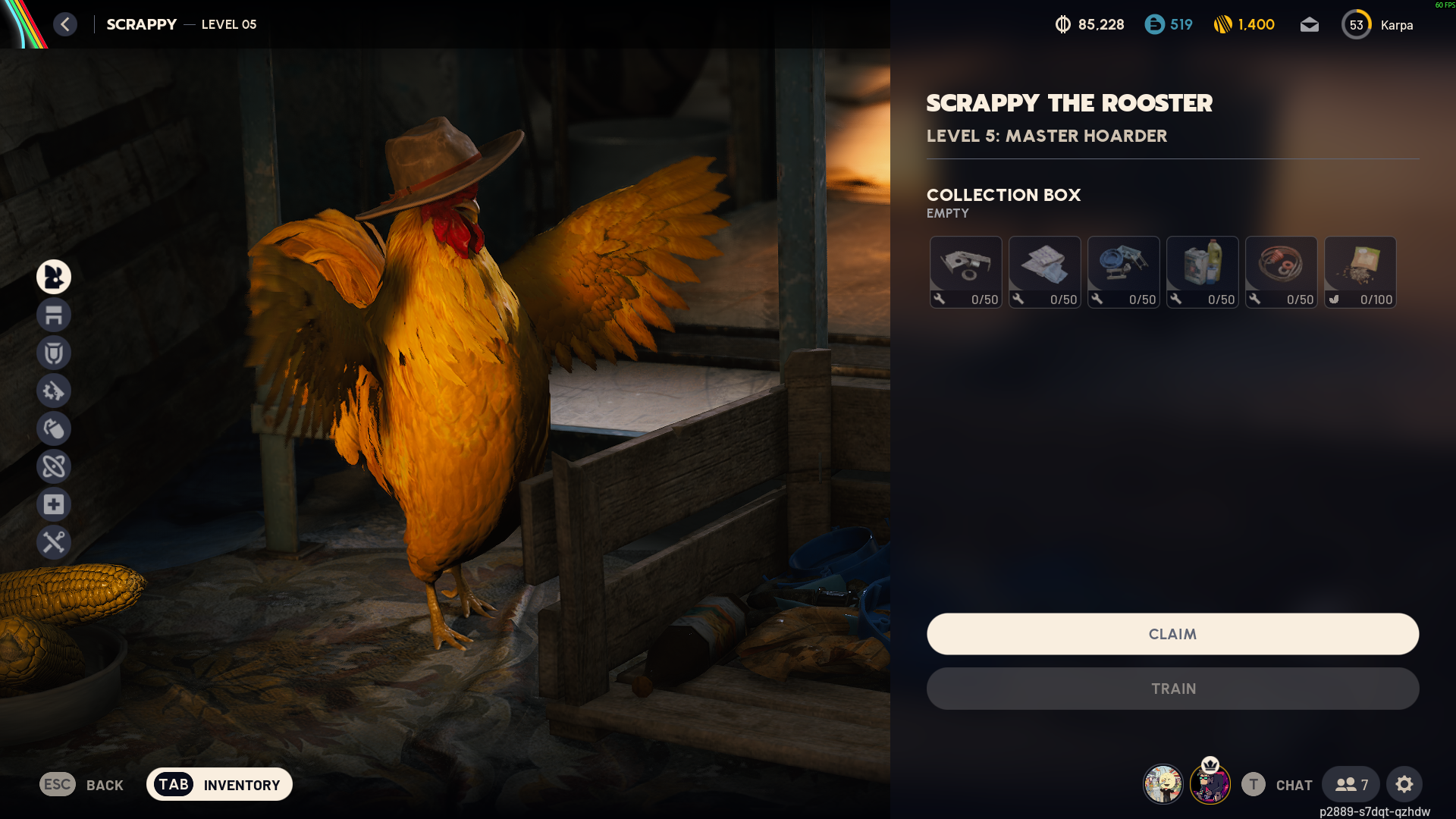Claim the collection box rewards
This screenshot has height=819, width=1456.
click(x=1172, y=634)
